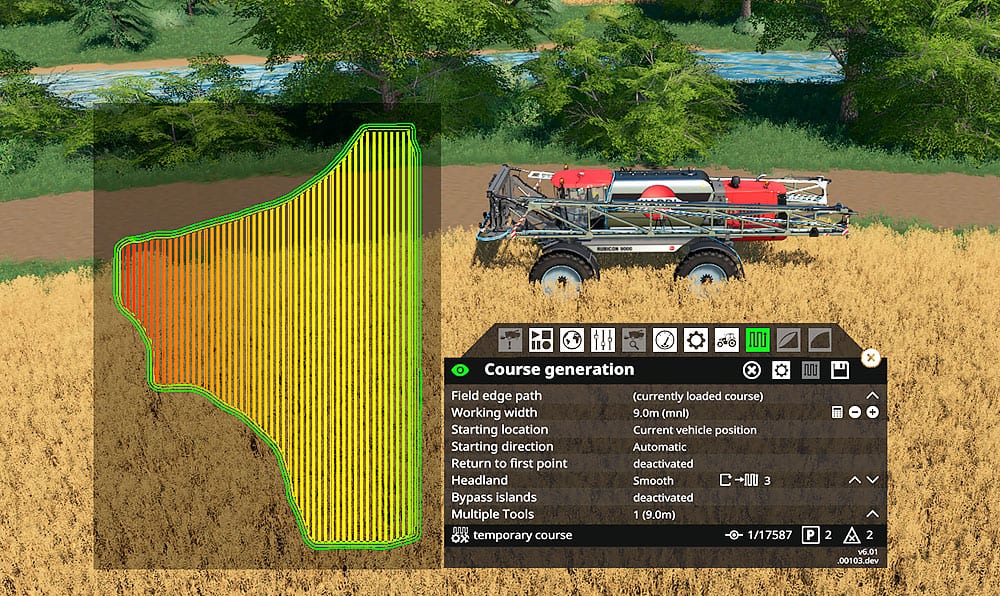Toggle Return to first point setting
The image size is (1000, 596).
pyautogui.click(x=662, y=464)
